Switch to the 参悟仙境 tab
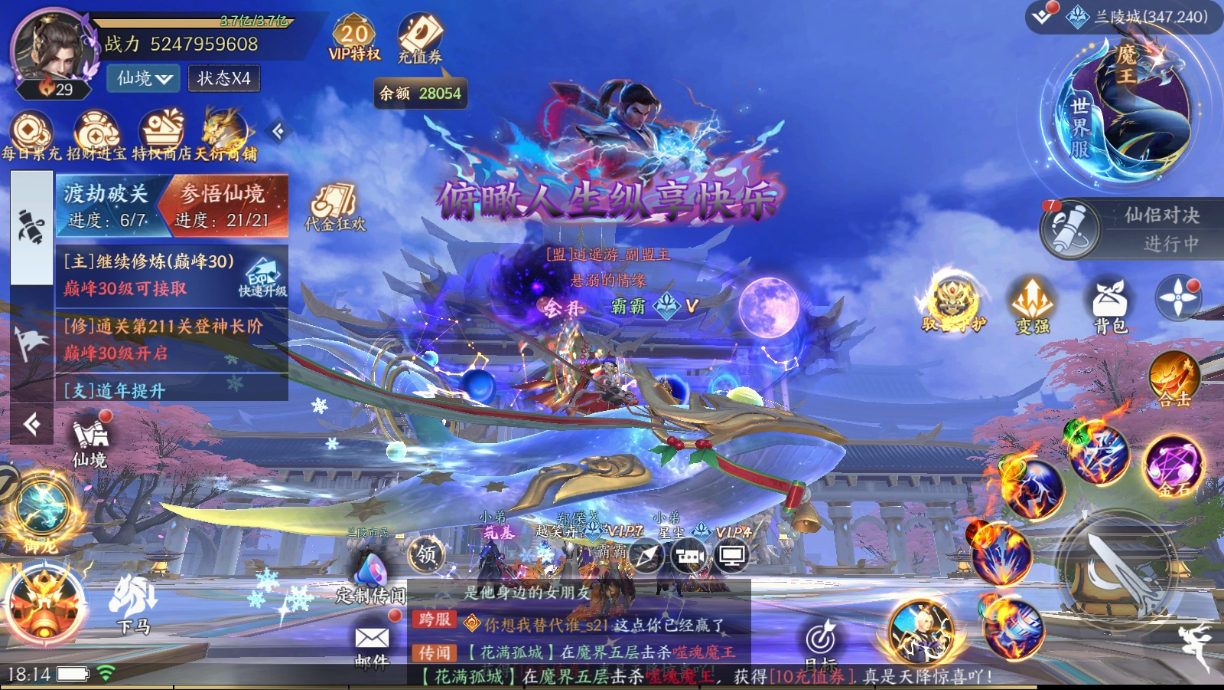 click(x=222, y=204)
